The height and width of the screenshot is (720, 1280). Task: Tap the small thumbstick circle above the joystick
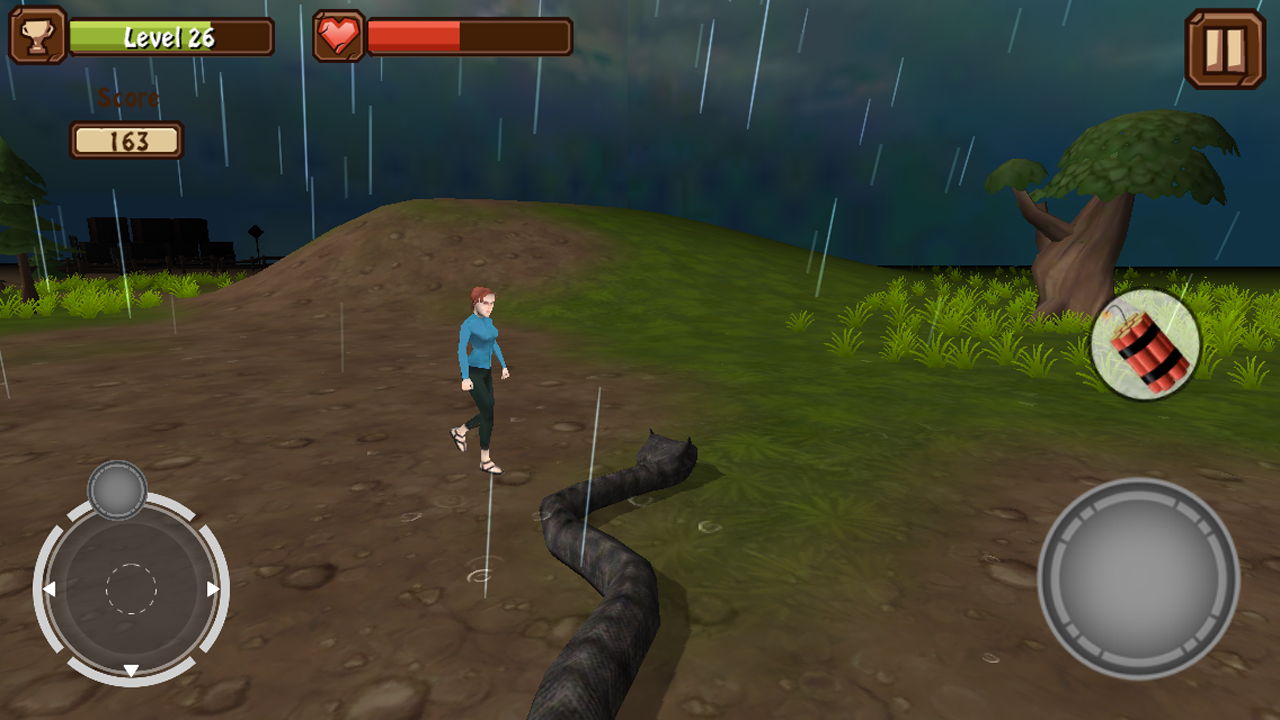(x=120, y=488)
